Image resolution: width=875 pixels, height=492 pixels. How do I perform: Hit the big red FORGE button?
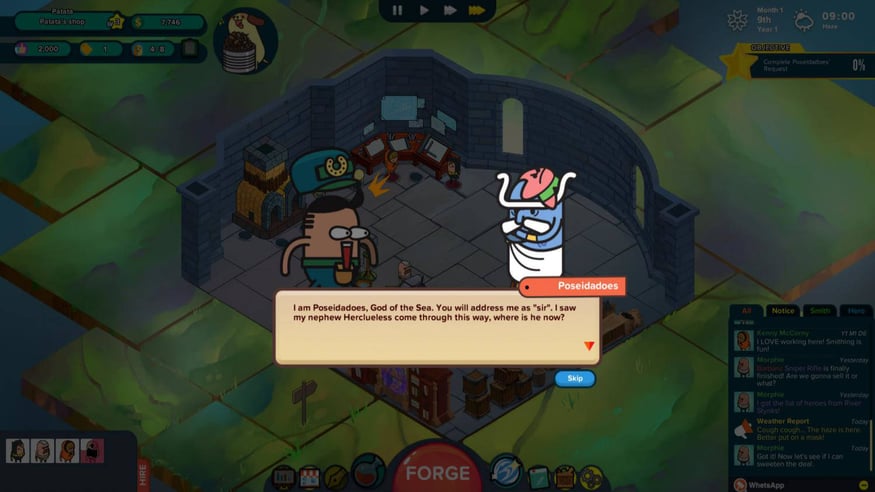(x=437, y=473)
